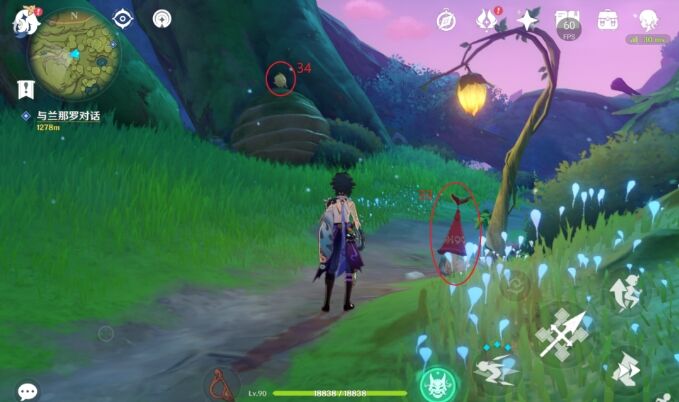This screenshot has height=402, width=679.
Task: Open the character portrait menu
Action: [x=647, y=19]
